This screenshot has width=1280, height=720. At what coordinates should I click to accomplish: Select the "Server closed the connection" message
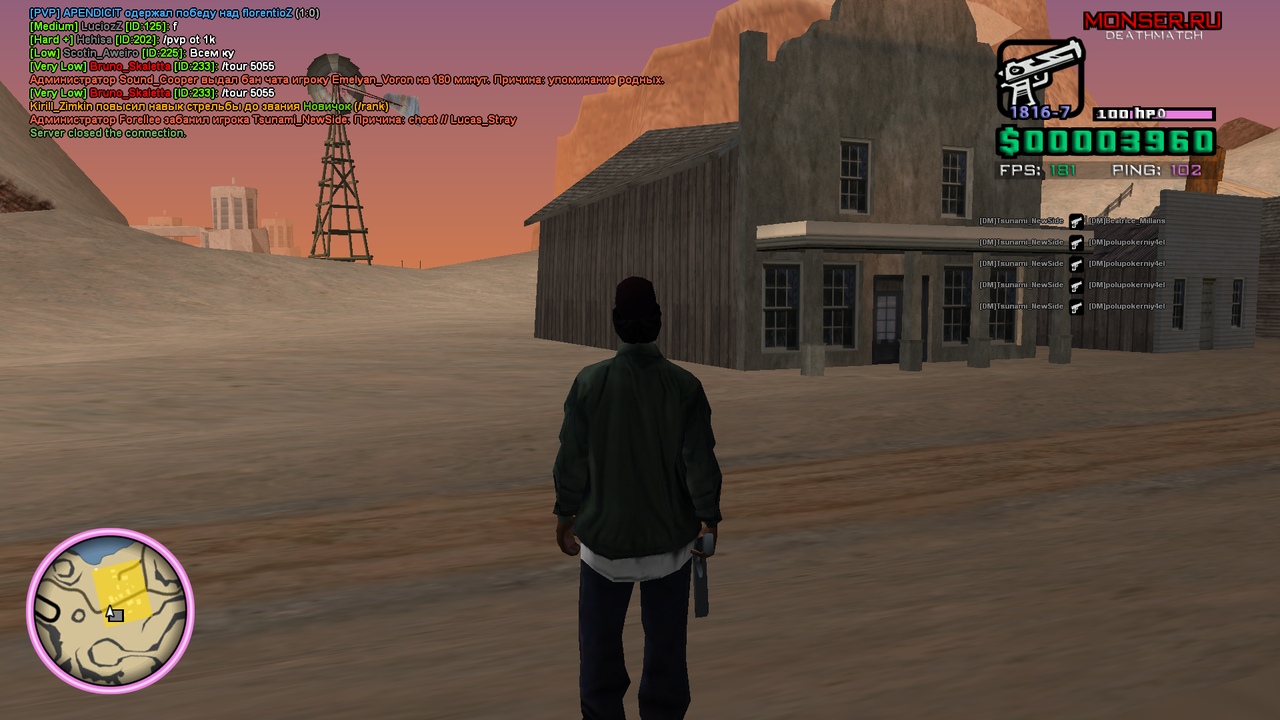(x=107, y=133)
